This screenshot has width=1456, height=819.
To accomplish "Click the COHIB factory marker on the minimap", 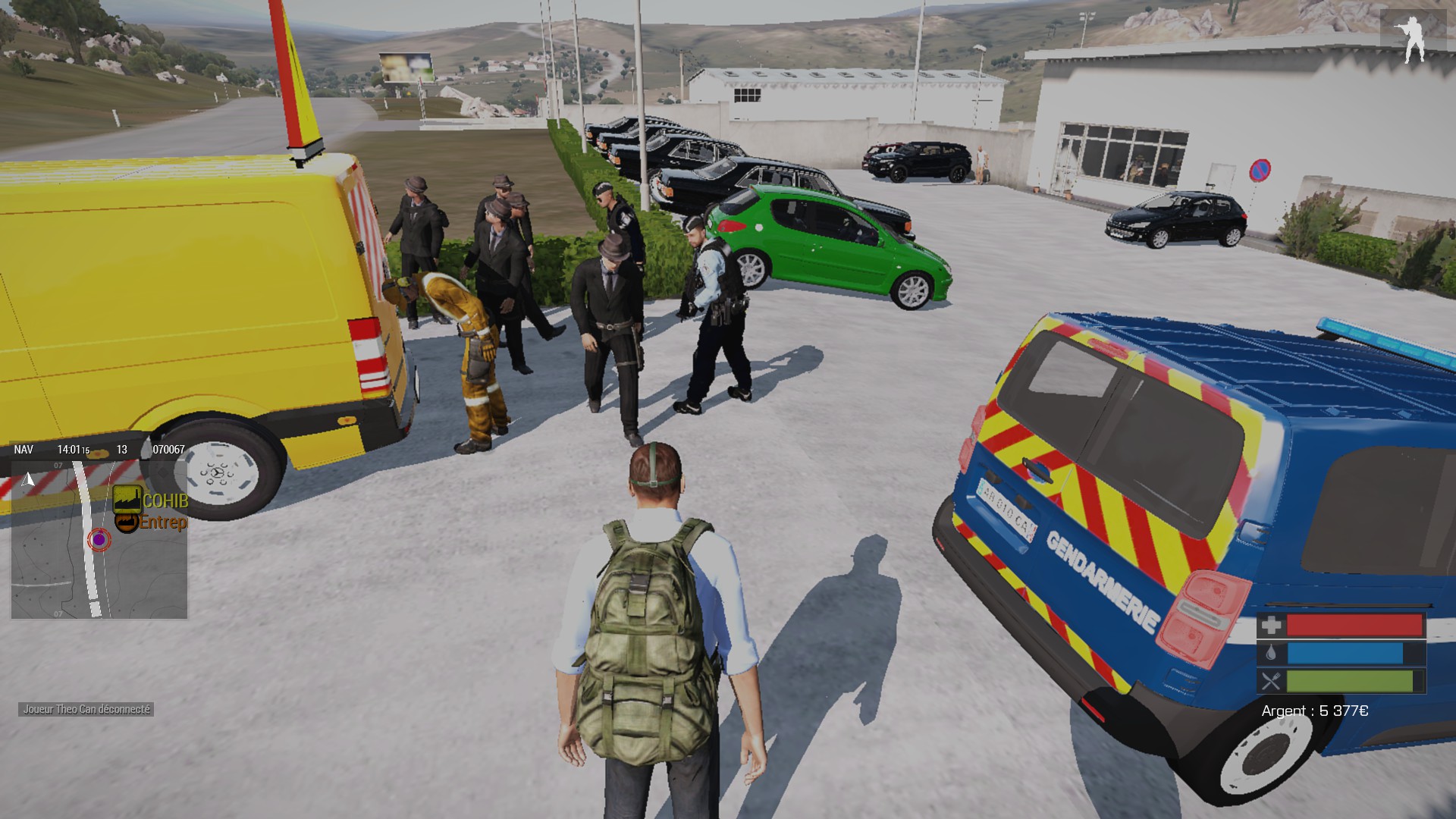I will [127, 499].
